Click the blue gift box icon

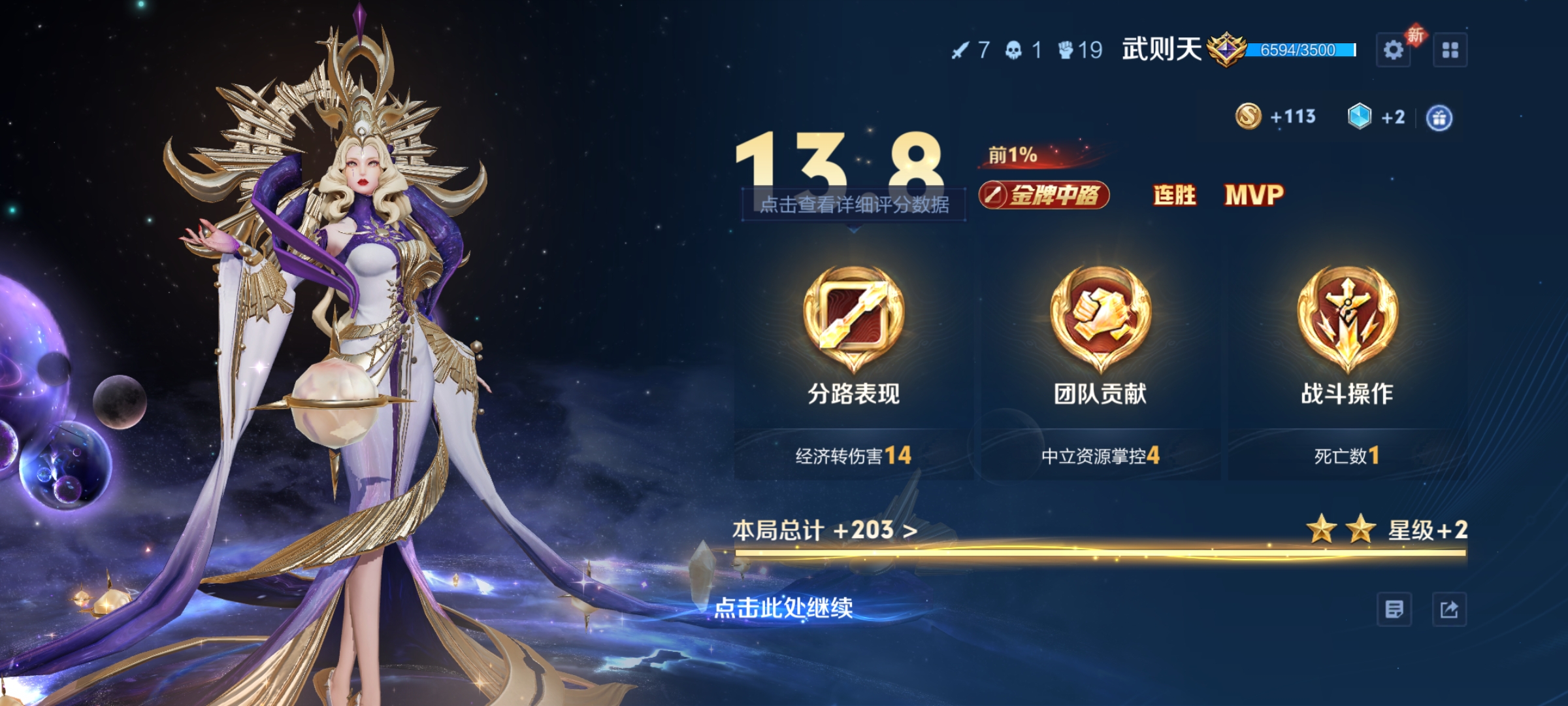point(1439,118)
